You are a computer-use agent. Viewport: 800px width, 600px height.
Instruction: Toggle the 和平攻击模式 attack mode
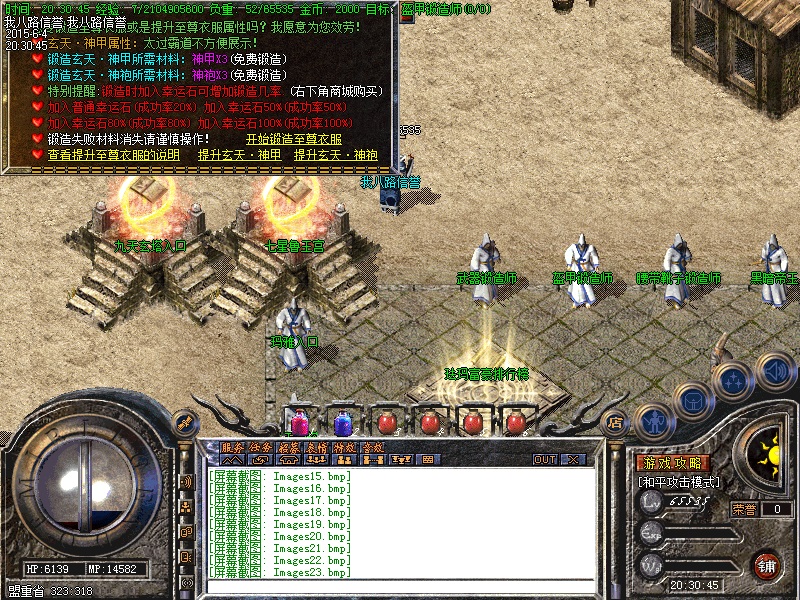click(x=678, y=482)
